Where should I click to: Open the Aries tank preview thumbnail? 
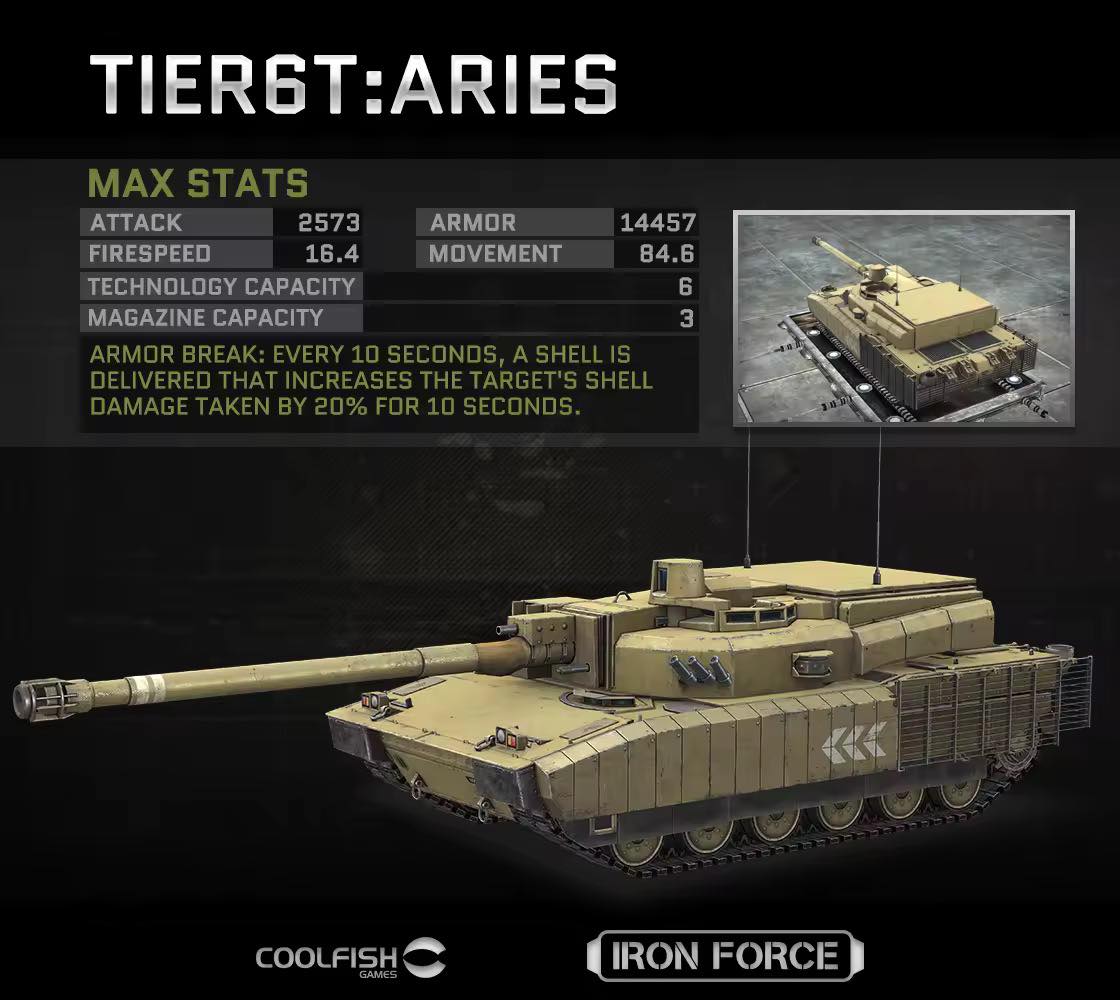903,317
